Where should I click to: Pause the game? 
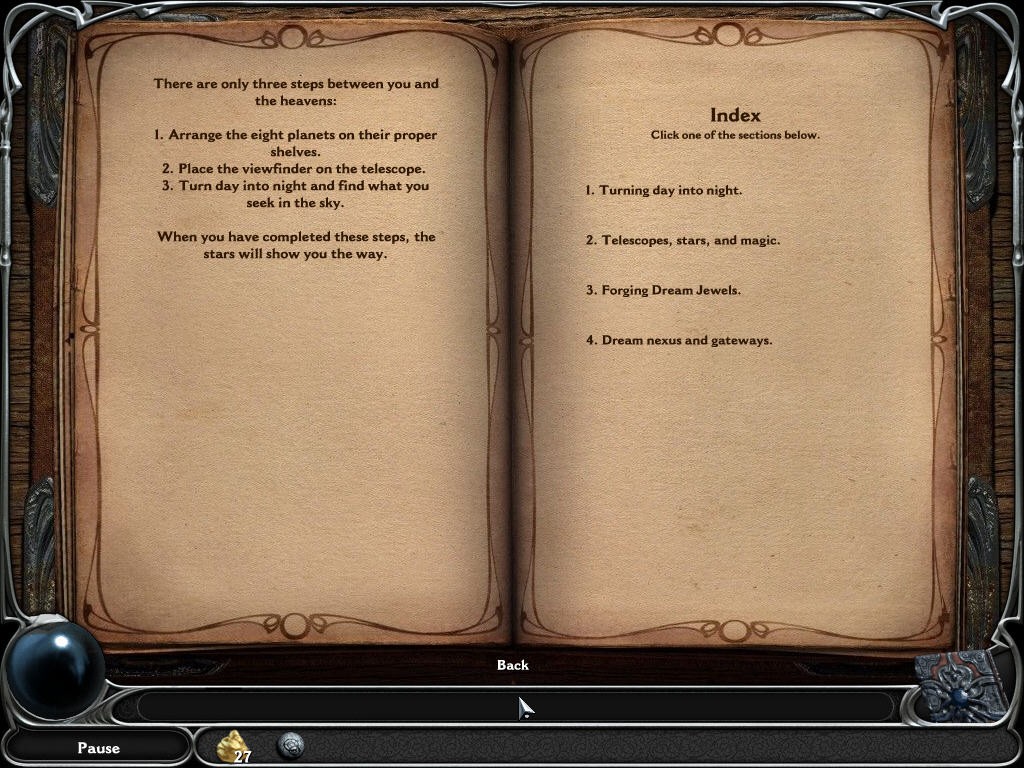point(98,747)
